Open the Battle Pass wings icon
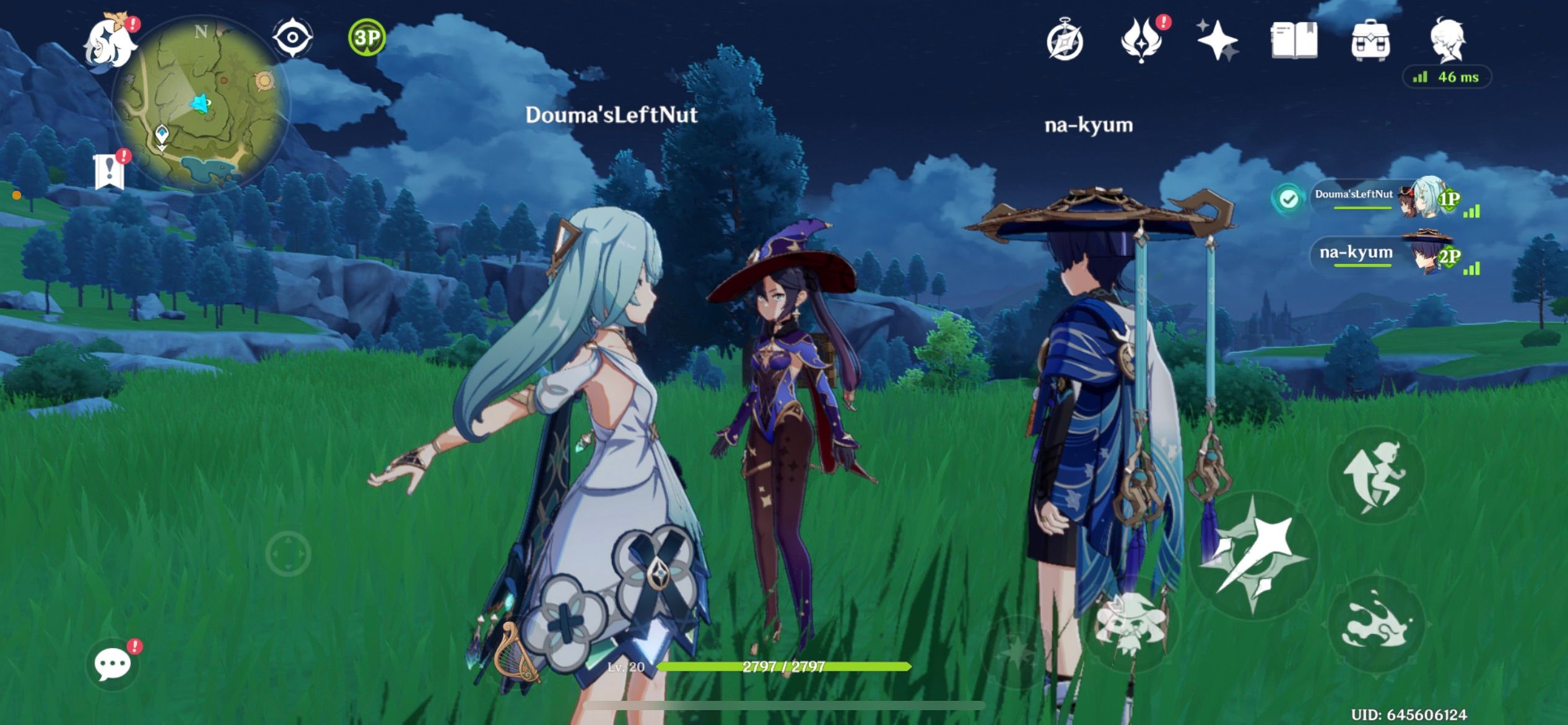Screen dimensions: 1568x725 1141,42
